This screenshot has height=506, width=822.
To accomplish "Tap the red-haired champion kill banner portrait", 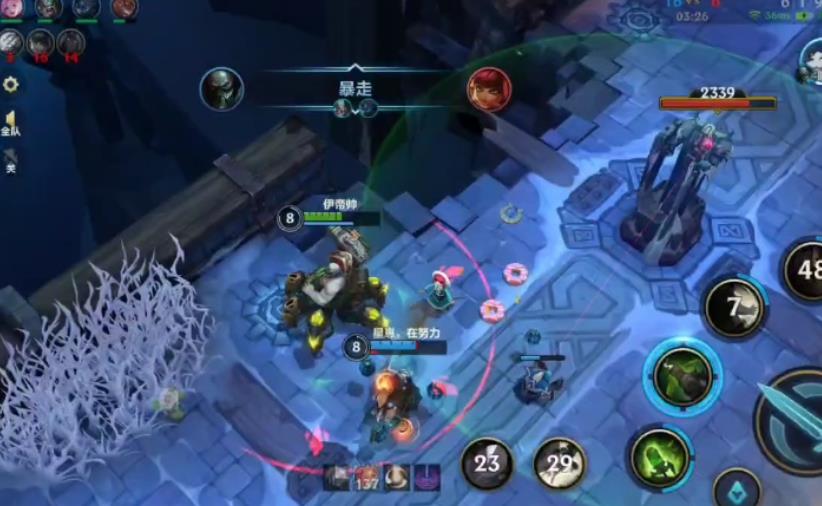I will (x=489, y=89).
